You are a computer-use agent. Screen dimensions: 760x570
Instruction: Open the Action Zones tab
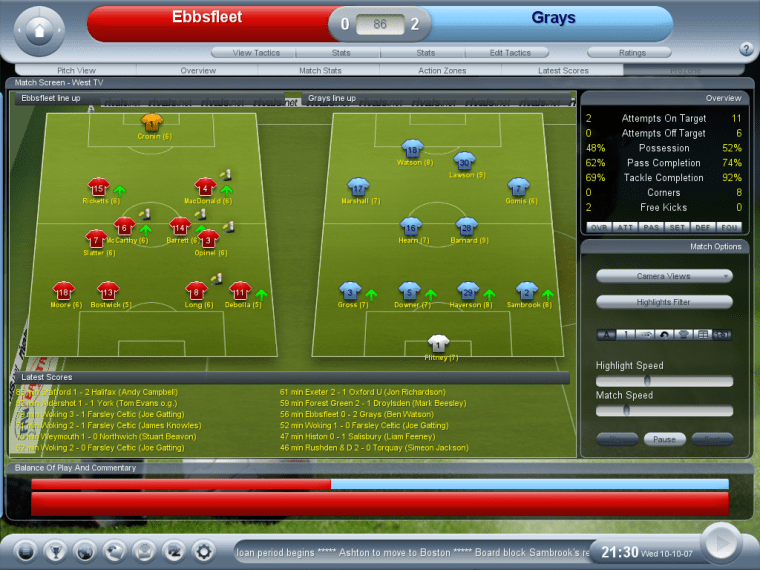[442, 71]
